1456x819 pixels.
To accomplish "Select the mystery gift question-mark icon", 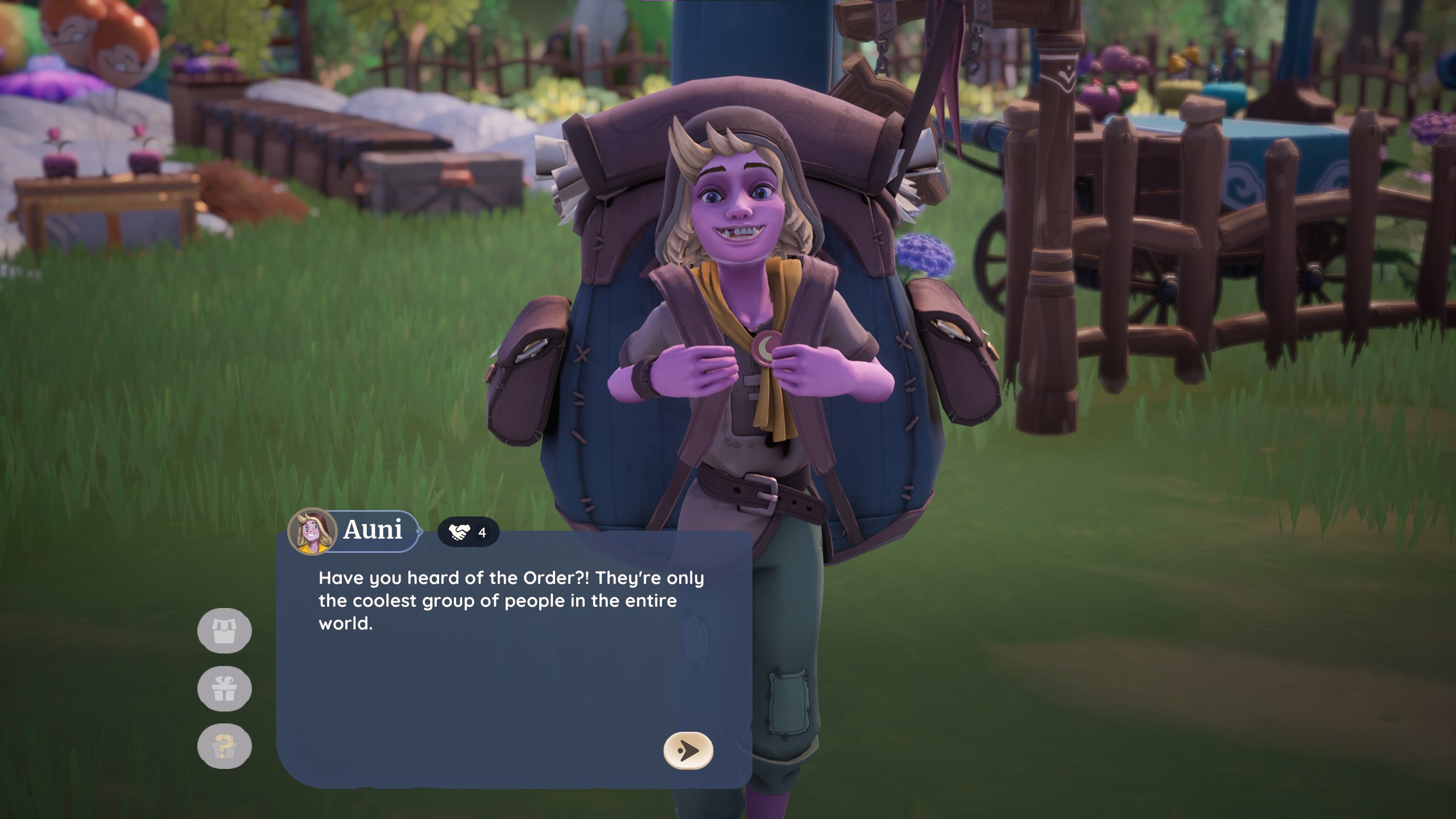I will point(224,745).
